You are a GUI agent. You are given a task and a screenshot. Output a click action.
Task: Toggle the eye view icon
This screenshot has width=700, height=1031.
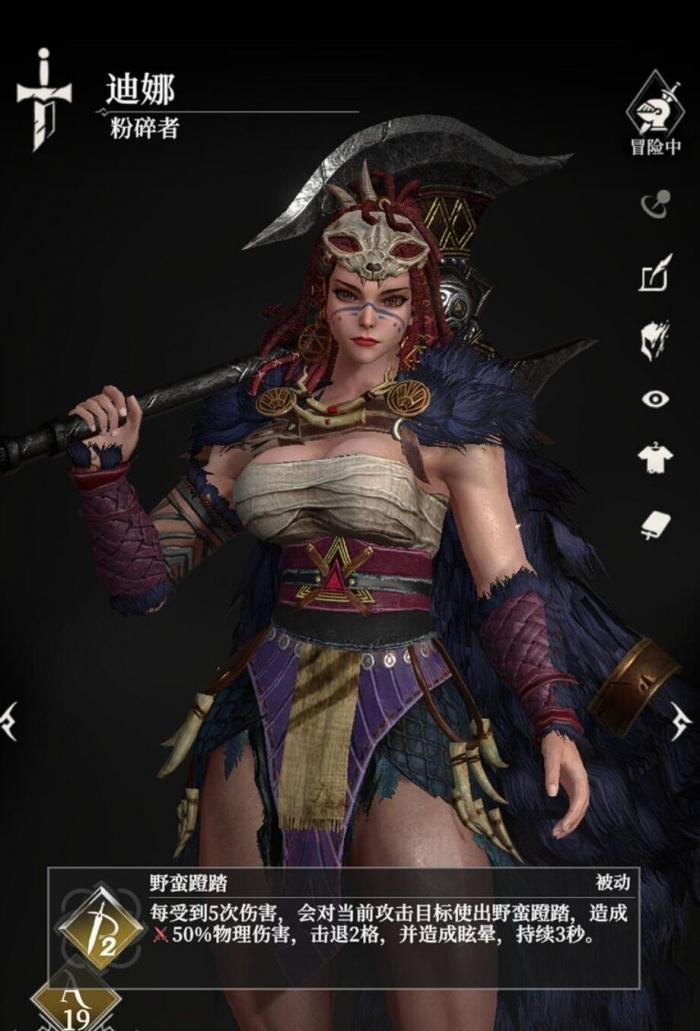point(655,399)
